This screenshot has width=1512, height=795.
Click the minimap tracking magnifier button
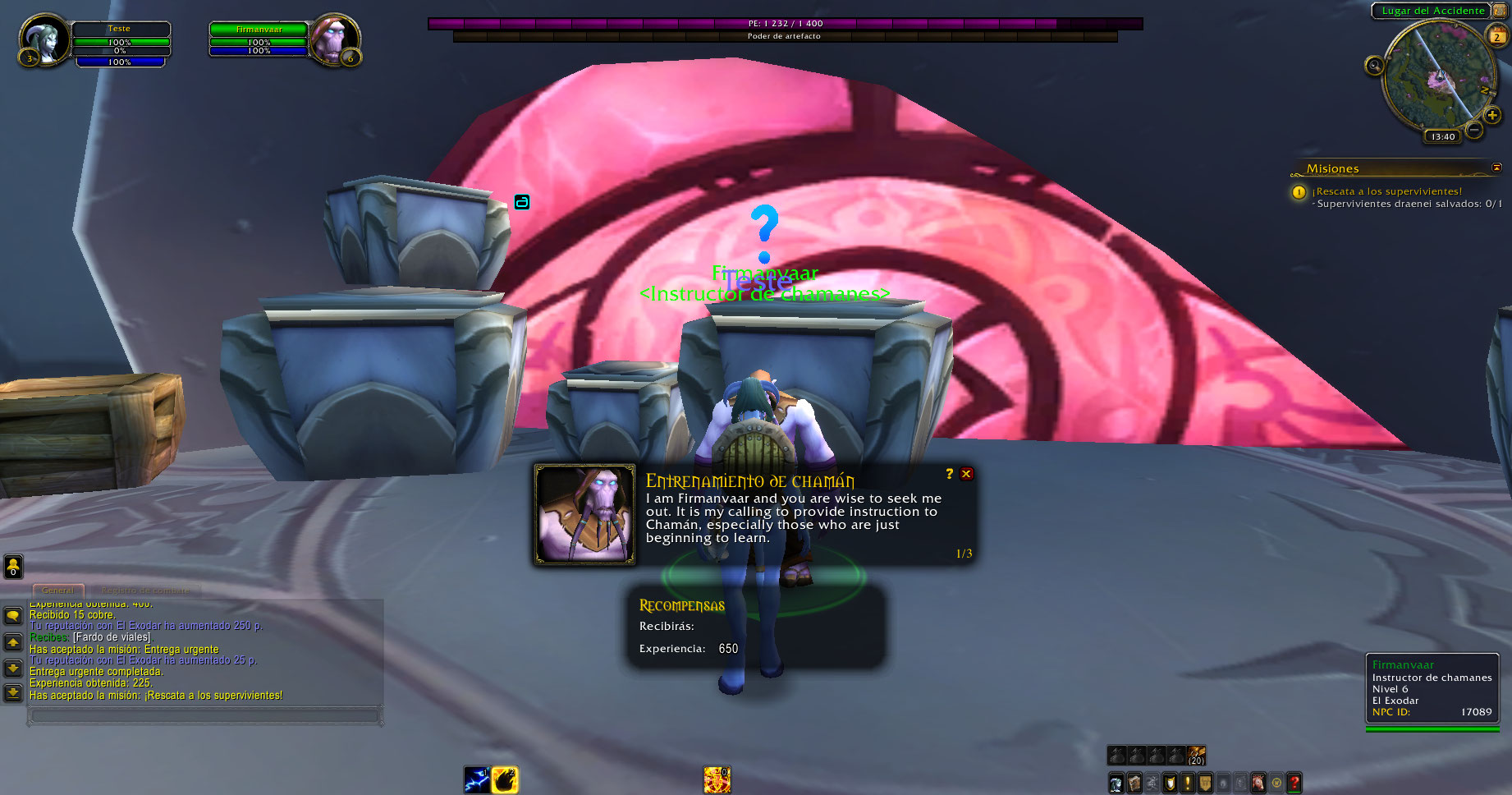(1374, 66)
